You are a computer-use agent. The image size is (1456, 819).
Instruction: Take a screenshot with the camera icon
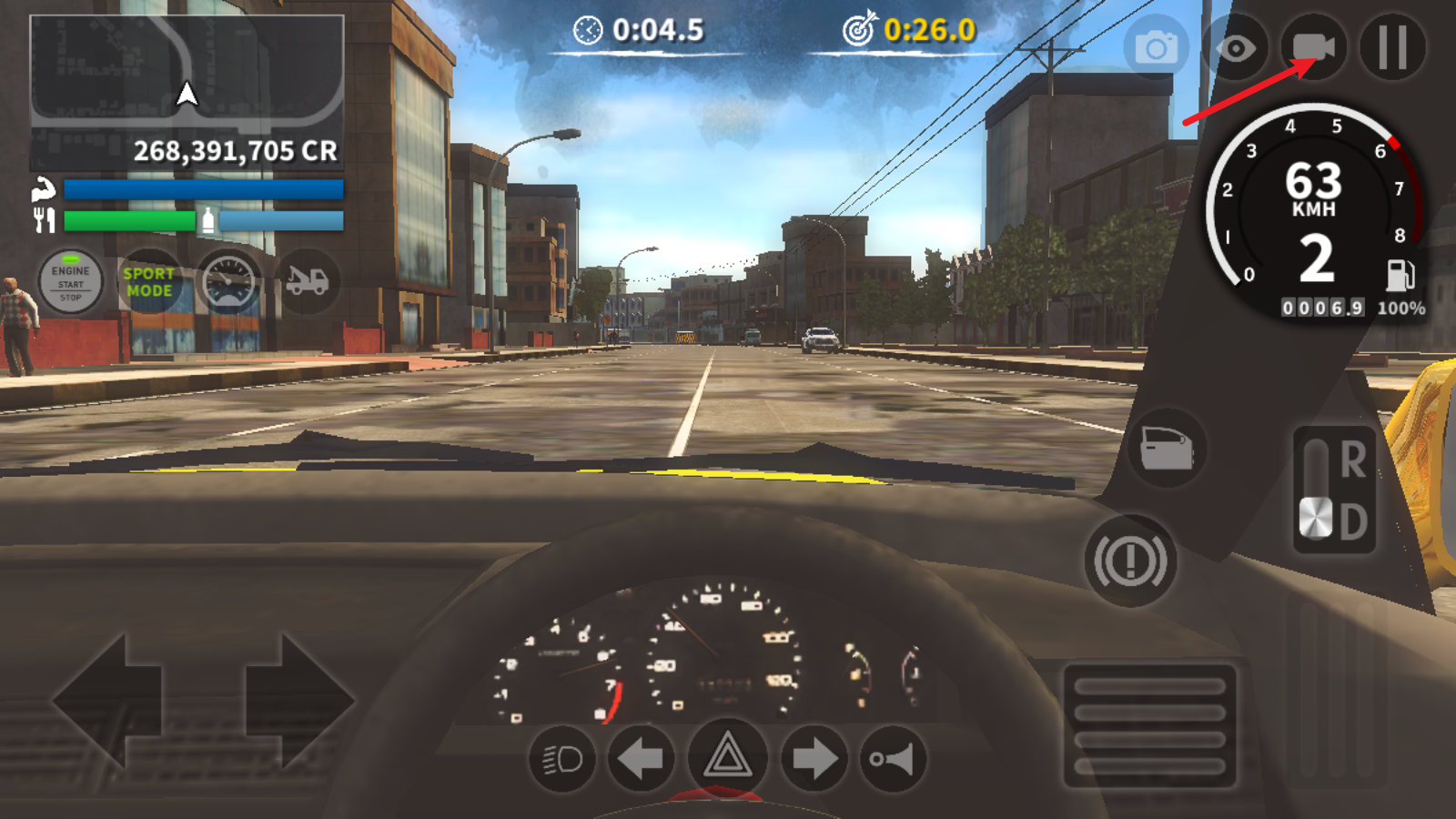click(1156, 47)
